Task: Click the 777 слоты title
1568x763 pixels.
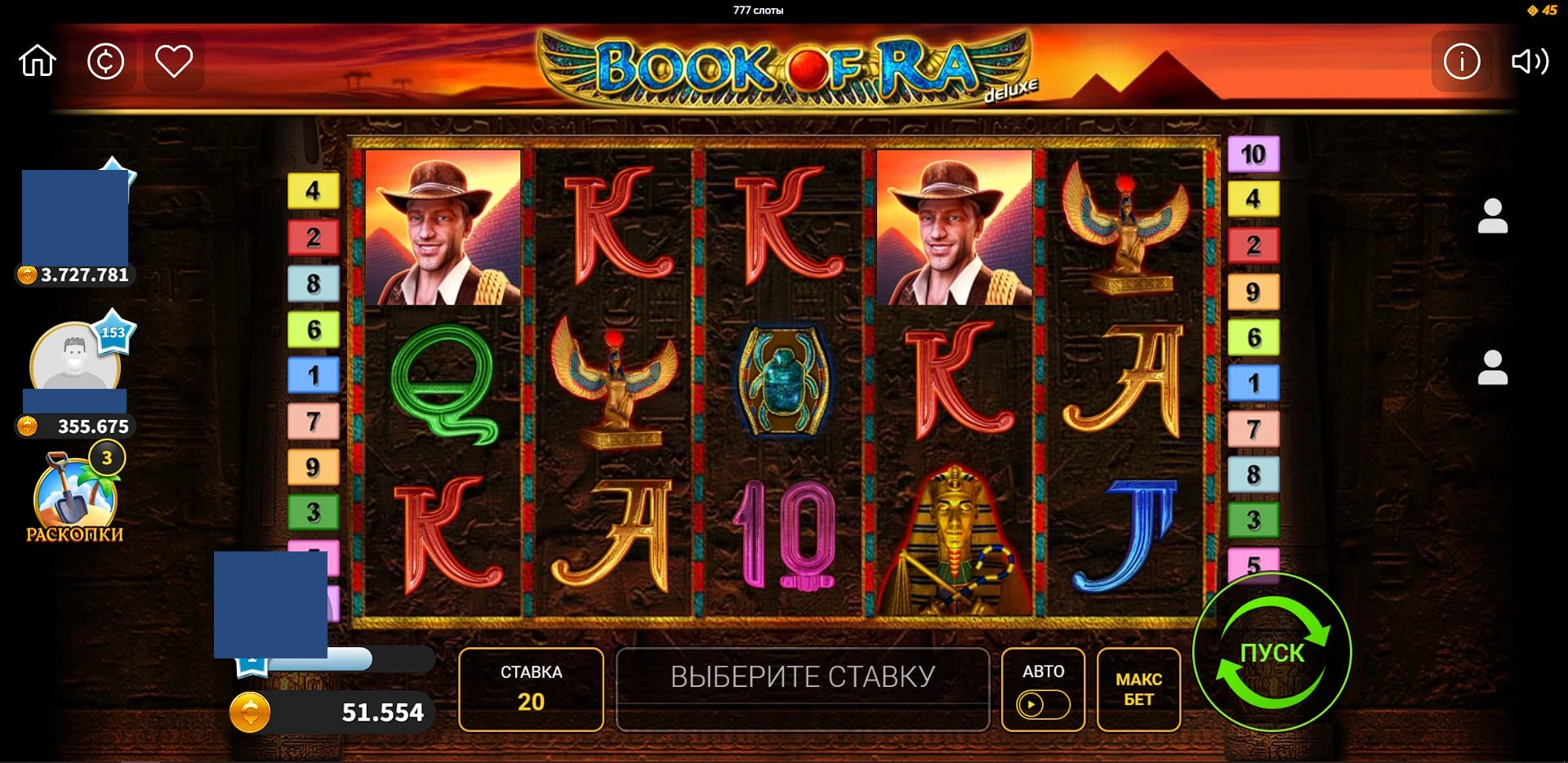Action: pos(758,11)
